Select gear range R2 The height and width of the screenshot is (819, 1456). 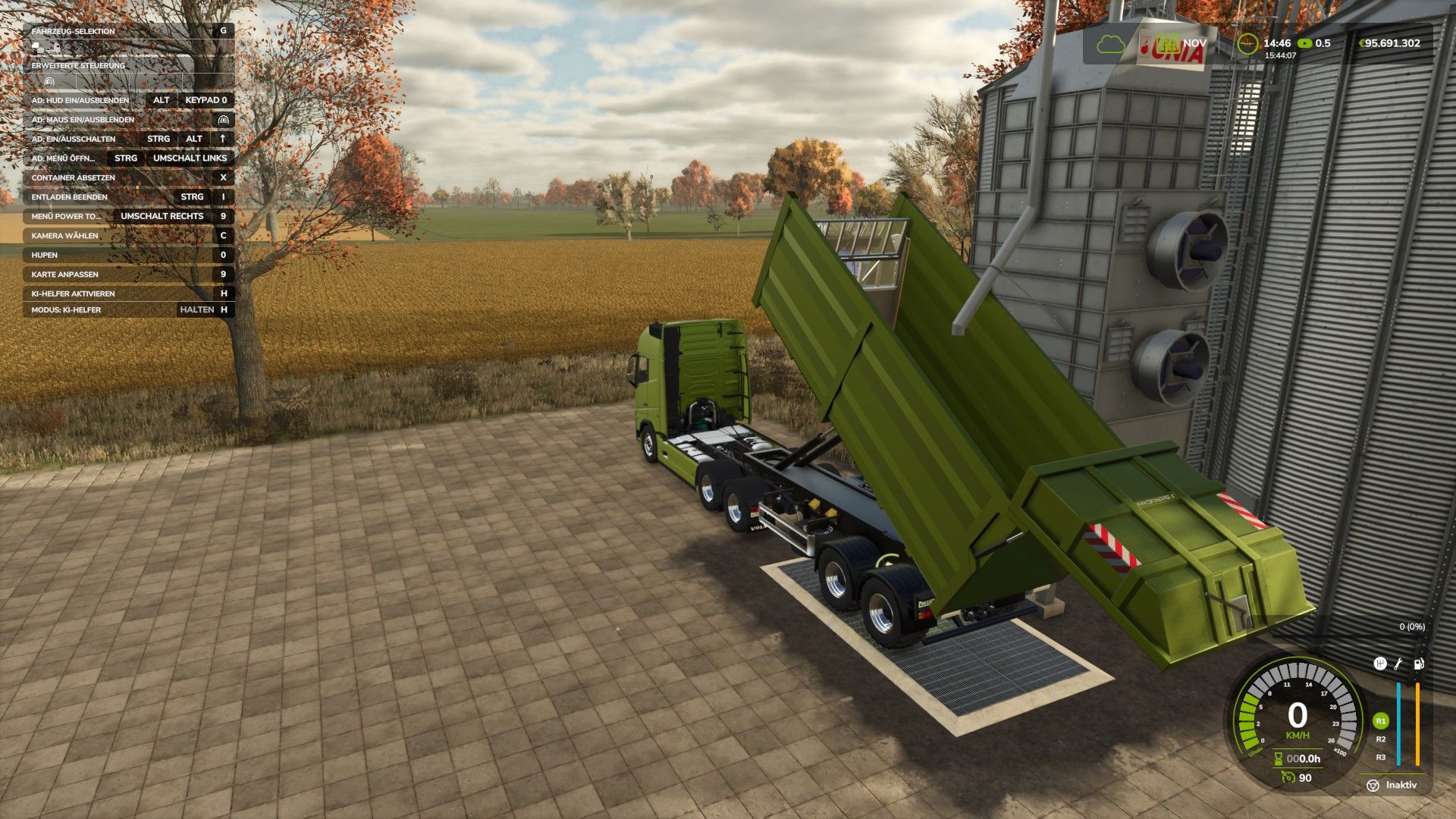(x=1379, y=740)
